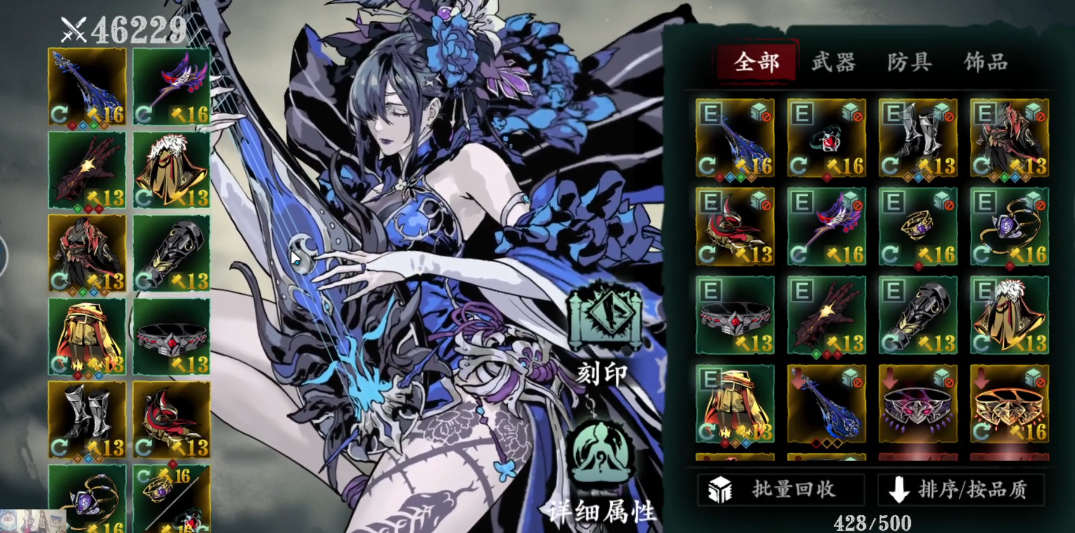The image size is (1075, 533).
Task: Choose the small gold ring with purple gem
Action: [918, 227]
